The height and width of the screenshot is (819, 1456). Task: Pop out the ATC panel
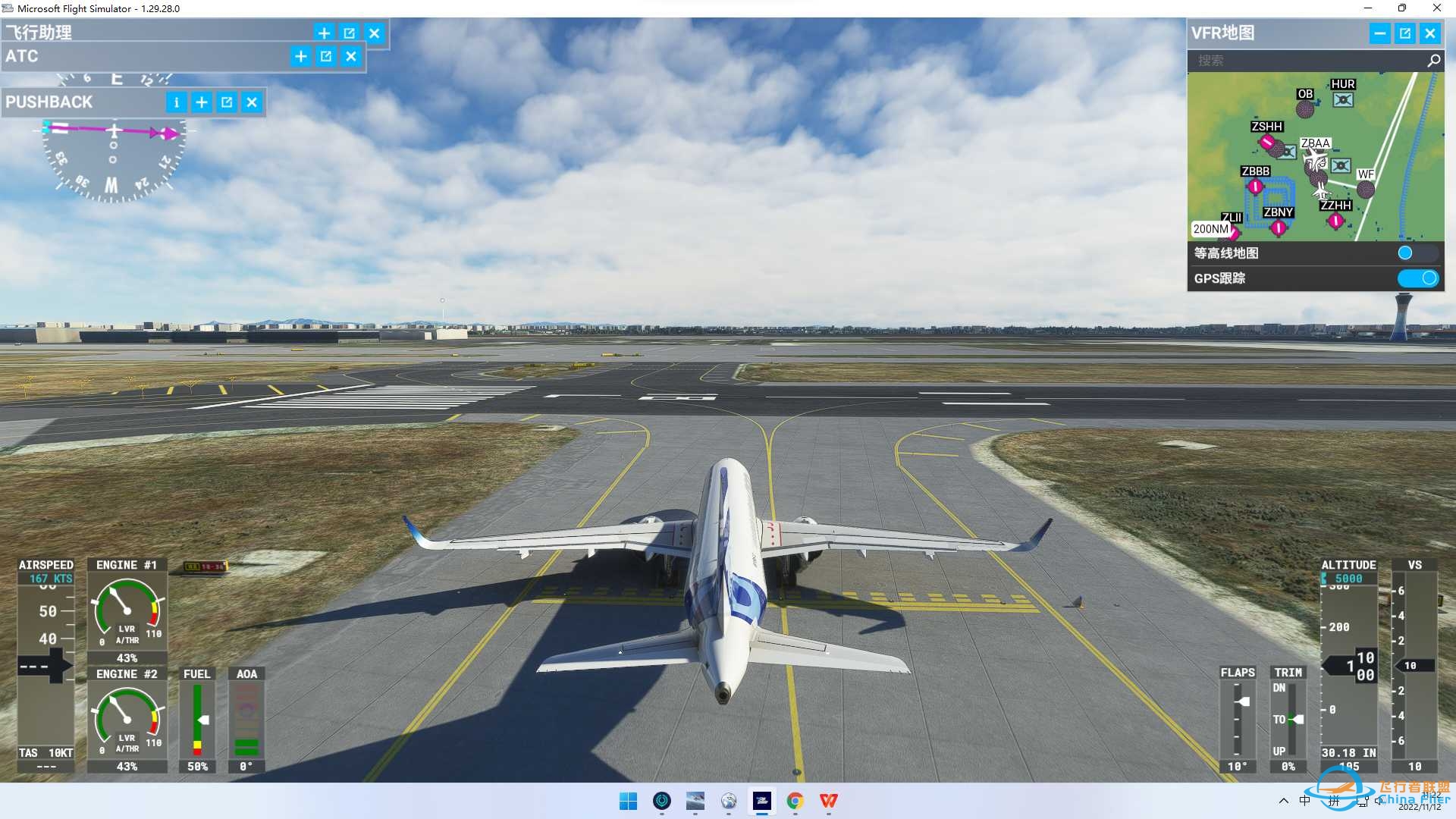[325, 56]
